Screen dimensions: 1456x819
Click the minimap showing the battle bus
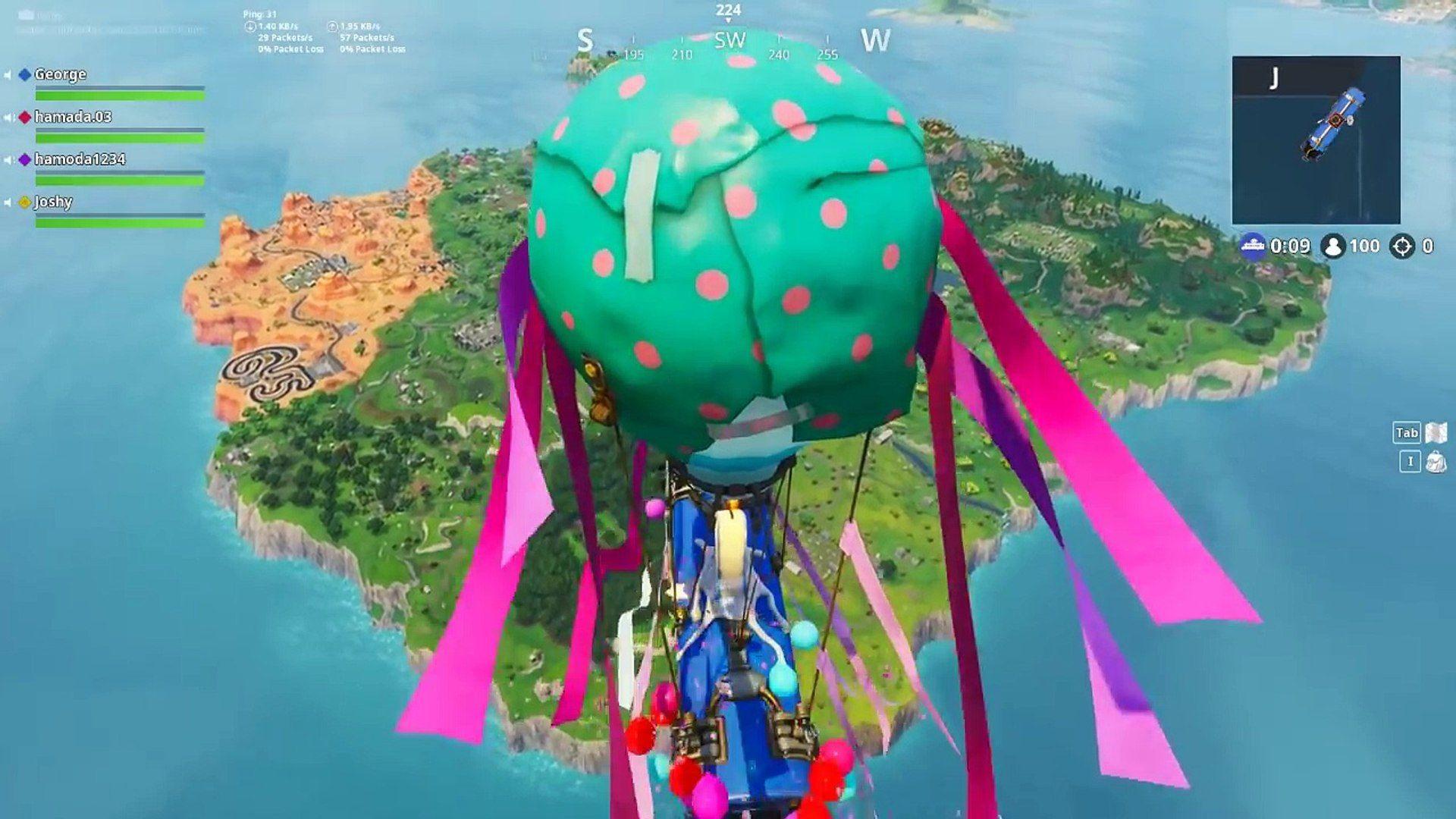[1316, 140]
